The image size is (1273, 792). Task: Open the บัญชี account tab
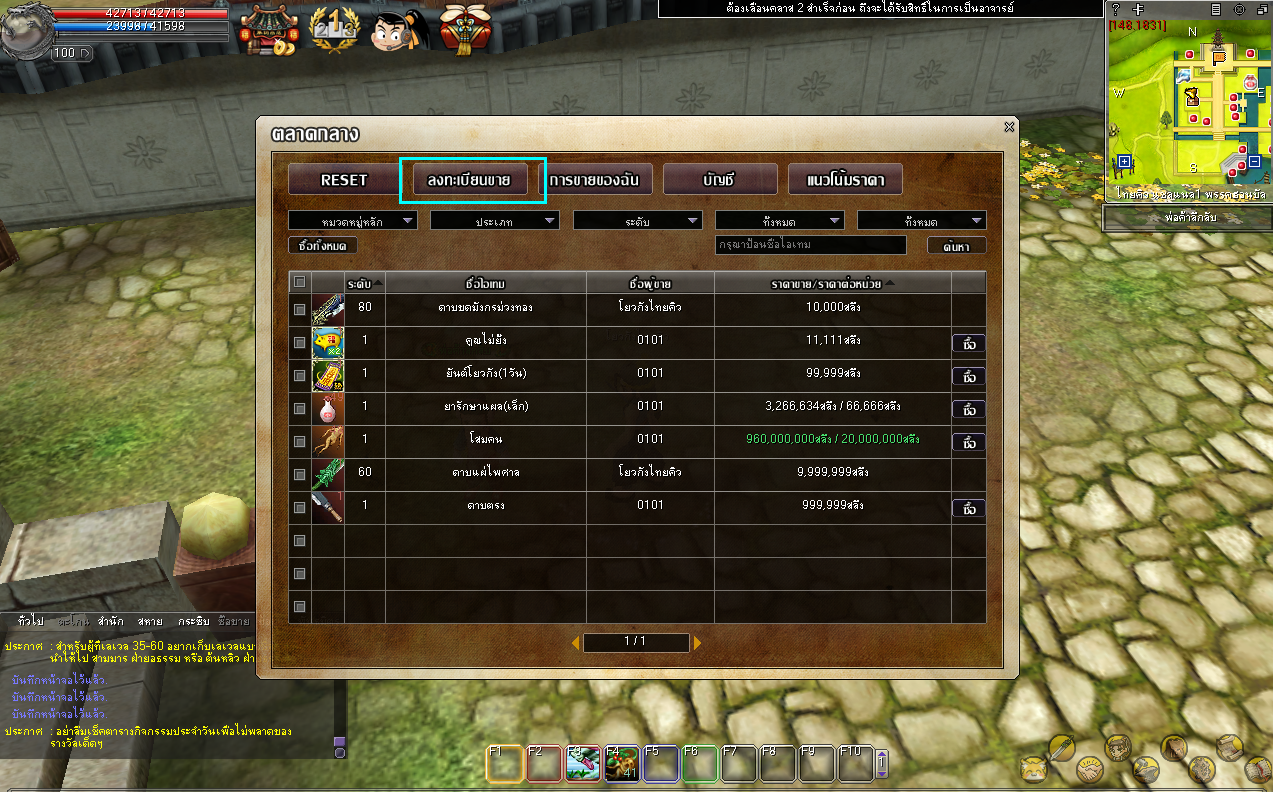(x=719, y=180)
